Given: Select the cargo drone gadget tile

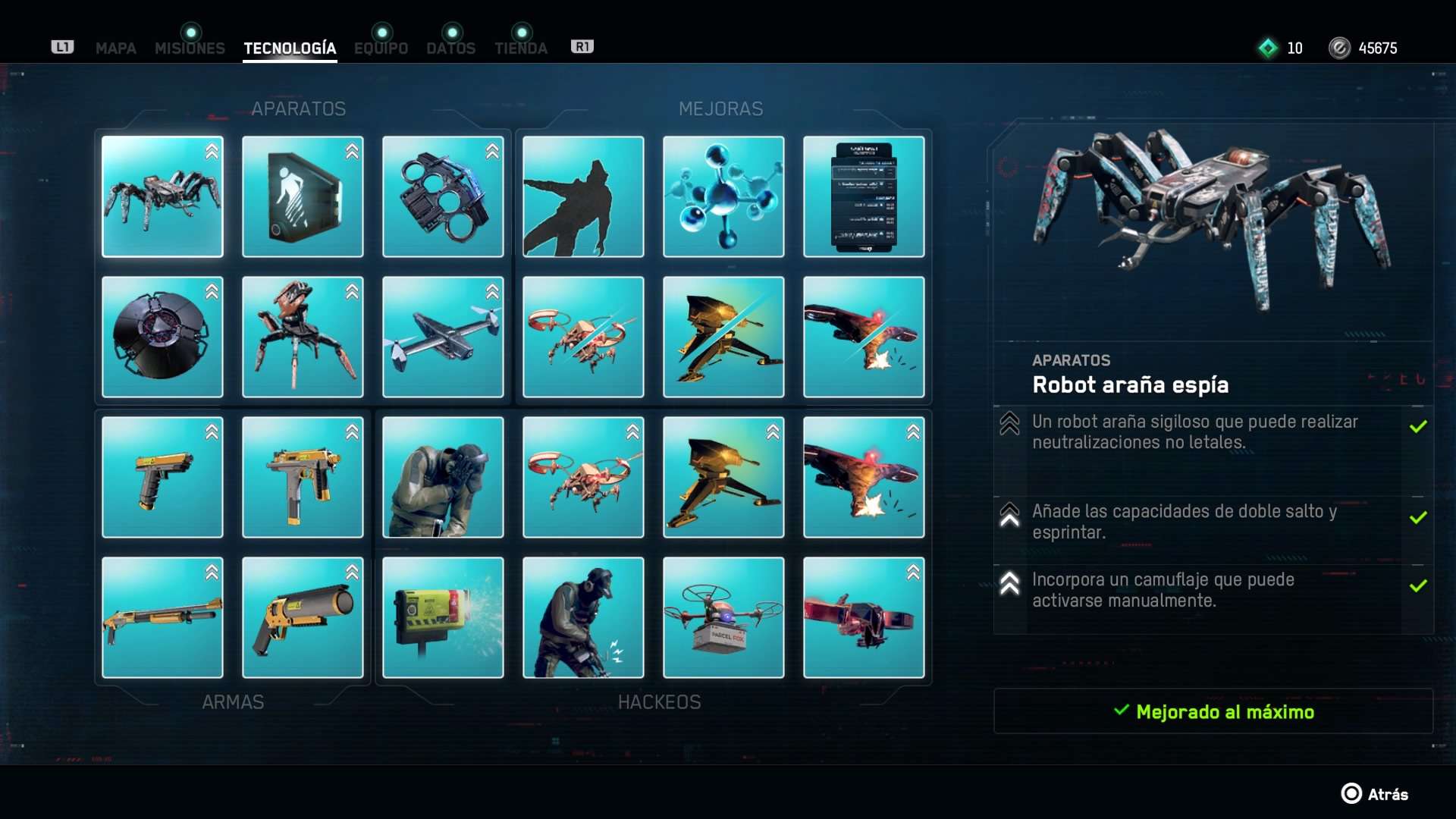Looking at the screenshot, I should pos(443,337).
